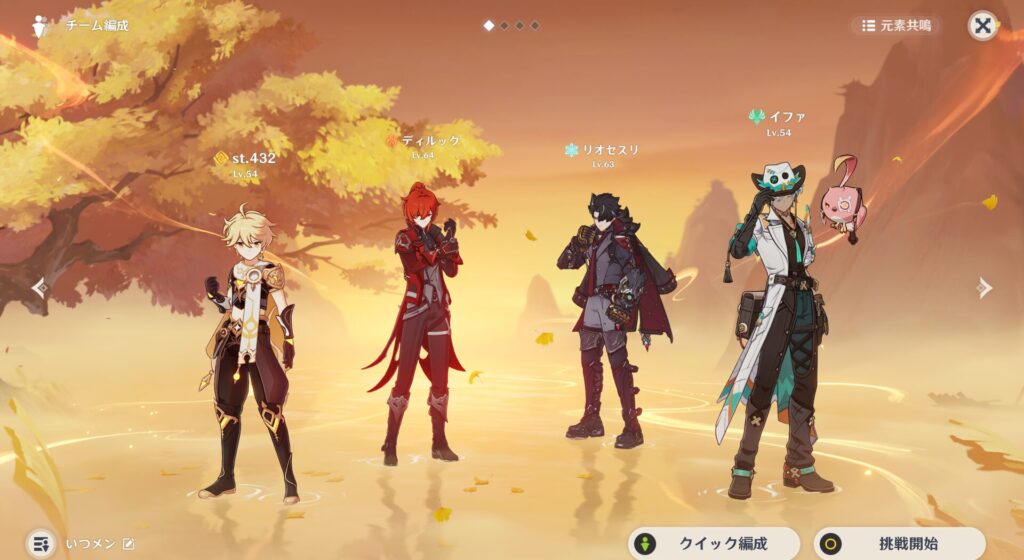Select ディルック in the party lineup
Image resolution: width=1024 pixels, height=560 pixels.
[x=422, y=320]
